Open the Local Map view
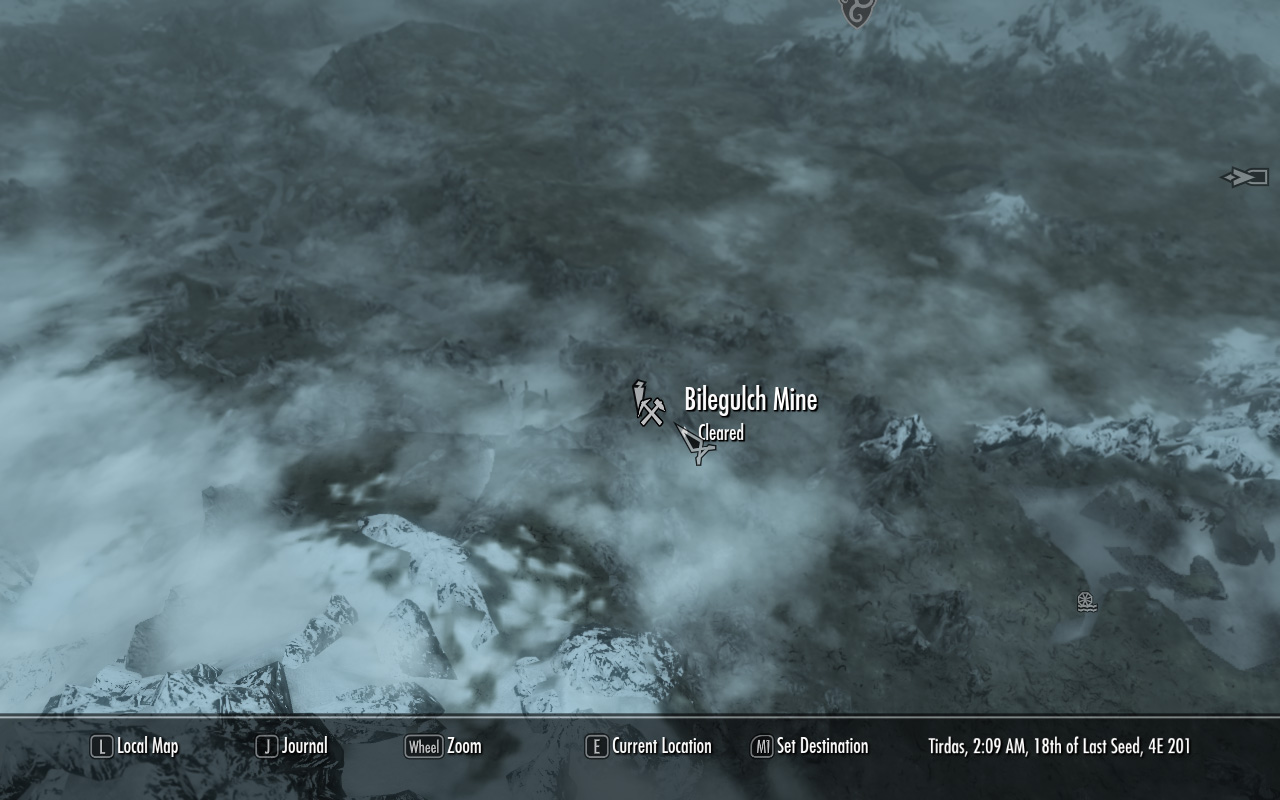Viewport: 1280px width, 800px height. (x=135, y=746)
